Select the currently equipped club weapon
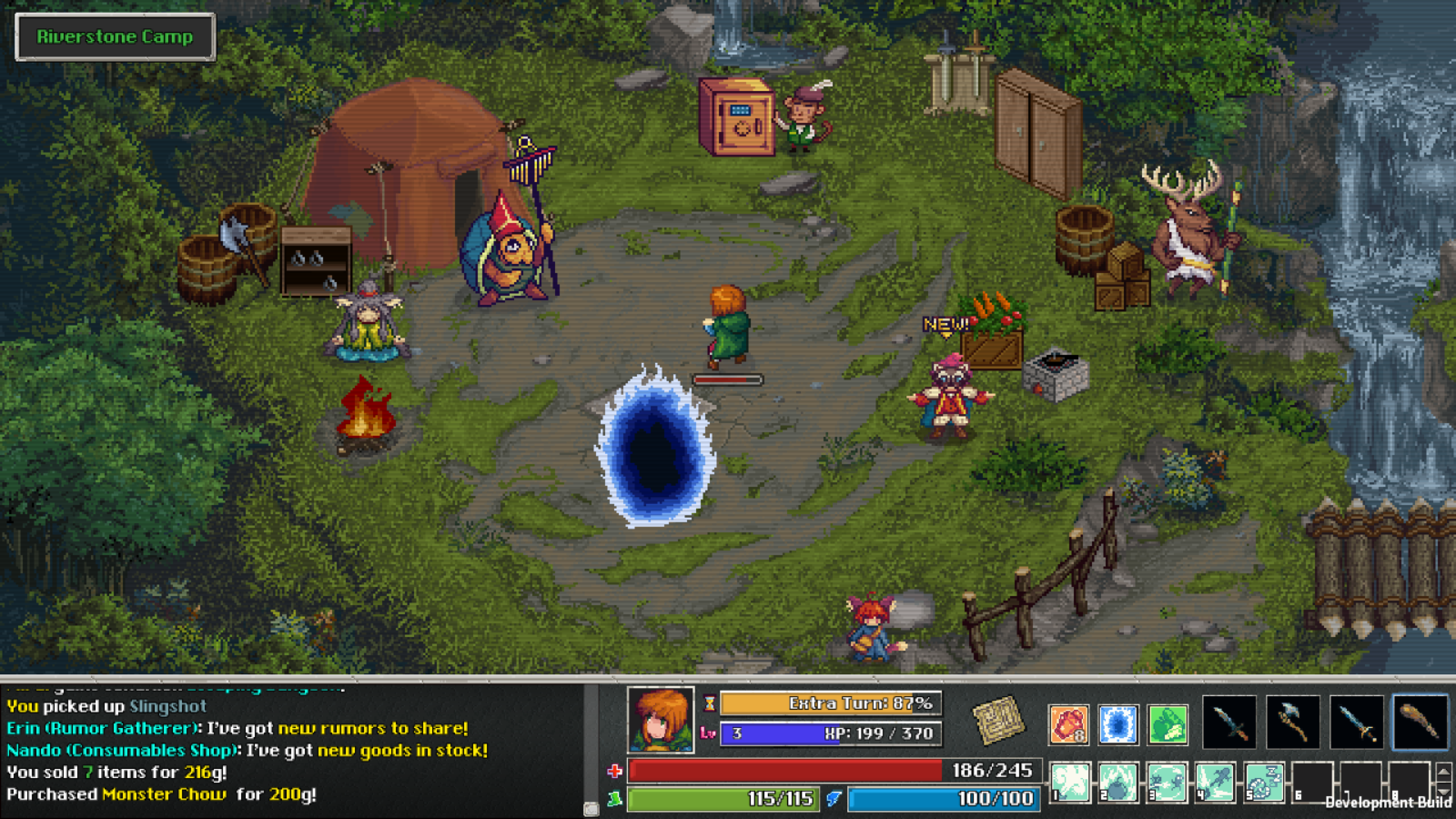1456x819 pixels. click(1418, 722)
